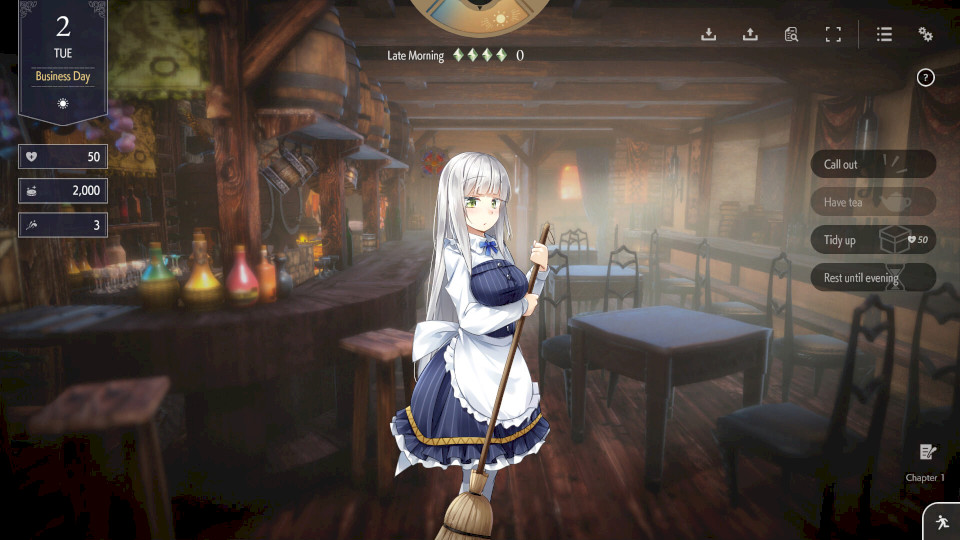This screenshot has height=540, width=960.
Task: Select the Have tea option
Action: pyautogui.click(x=872, y=202)
